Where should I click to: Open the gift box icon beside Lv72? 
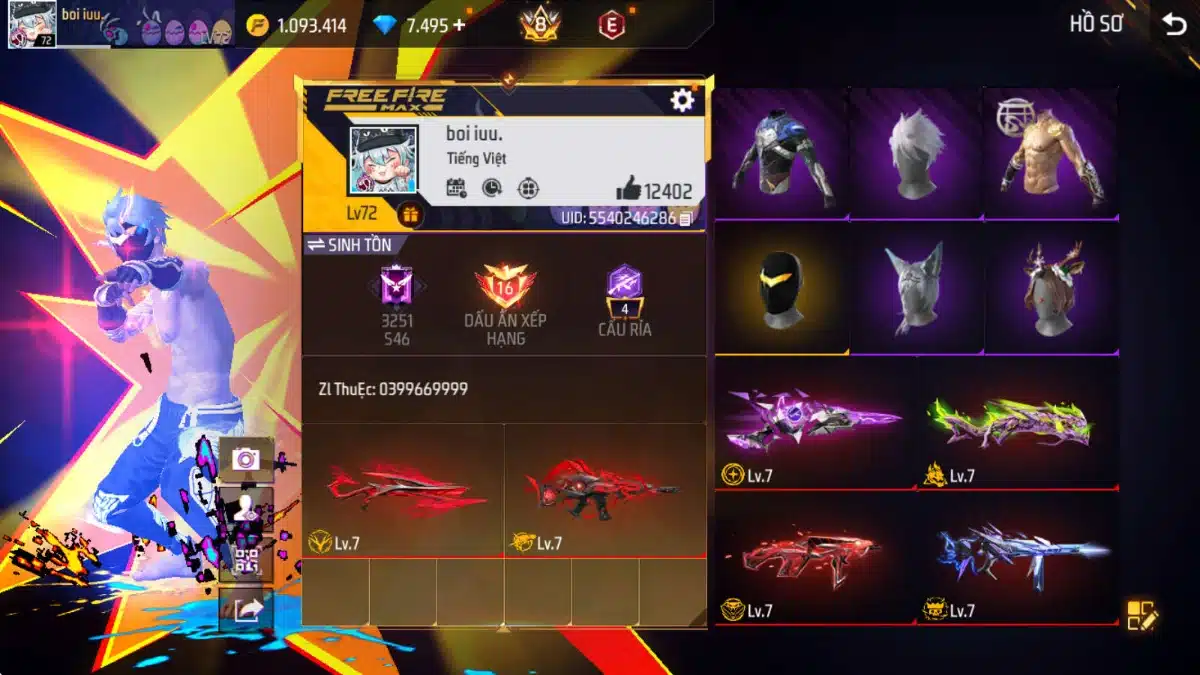tap(409, 214)
